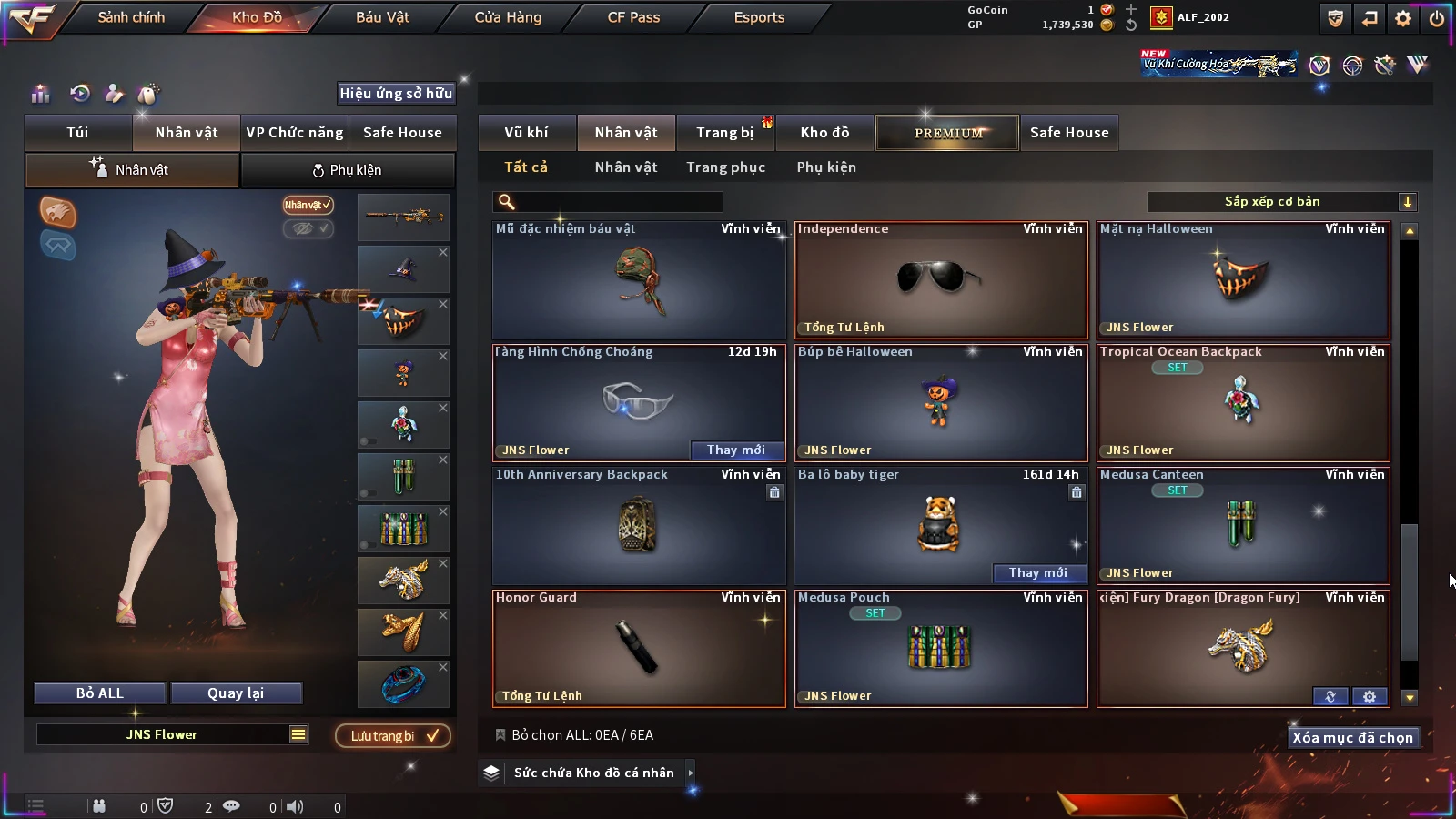Click the Bỏ ALL button
The image size is (1456, 819).
pos(100,693)
